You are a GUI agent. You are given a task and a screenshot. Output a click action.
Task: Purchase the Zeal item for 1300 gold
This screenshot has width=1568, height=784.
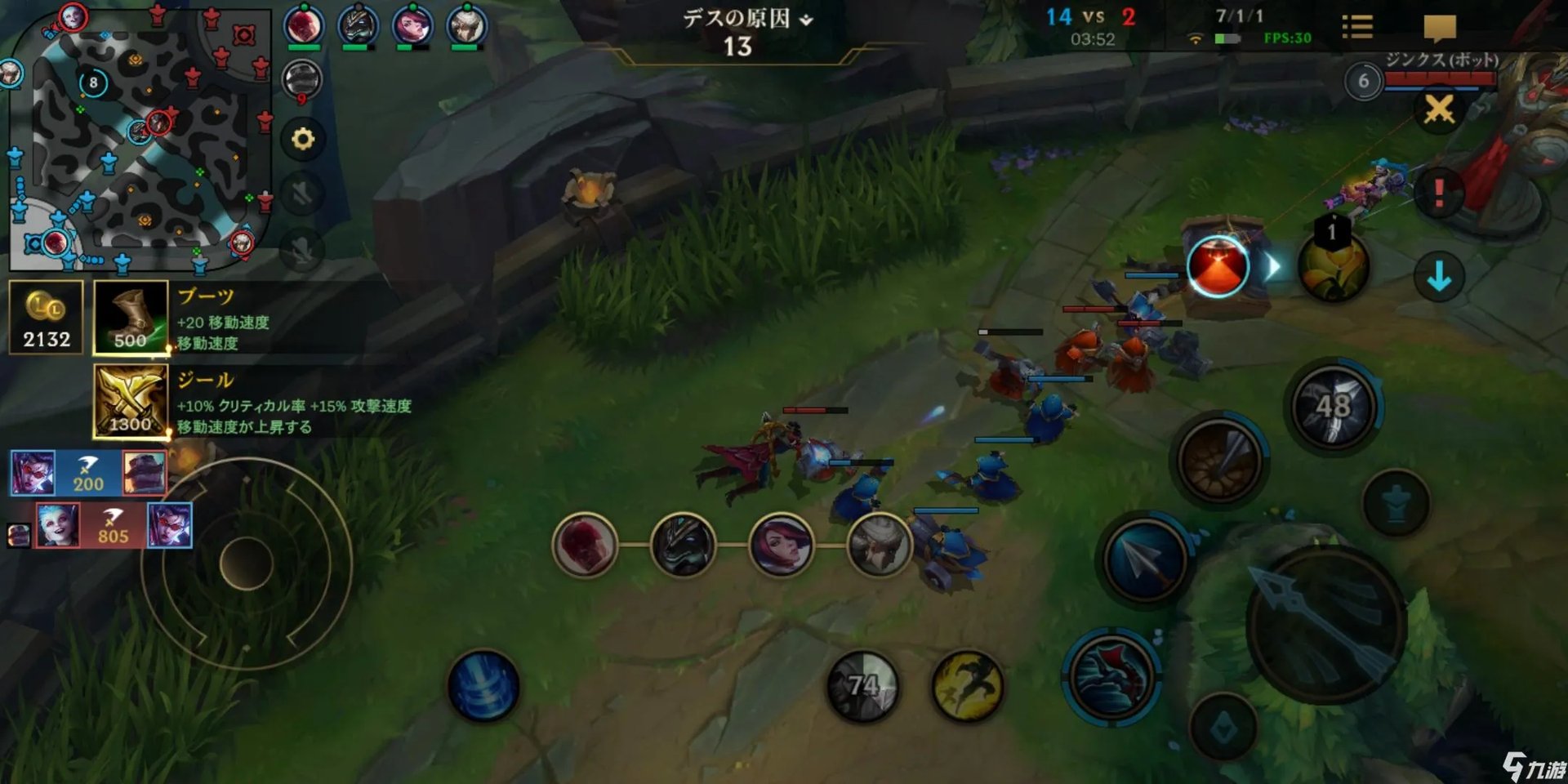pyautogui.click(x=131, y=401)
